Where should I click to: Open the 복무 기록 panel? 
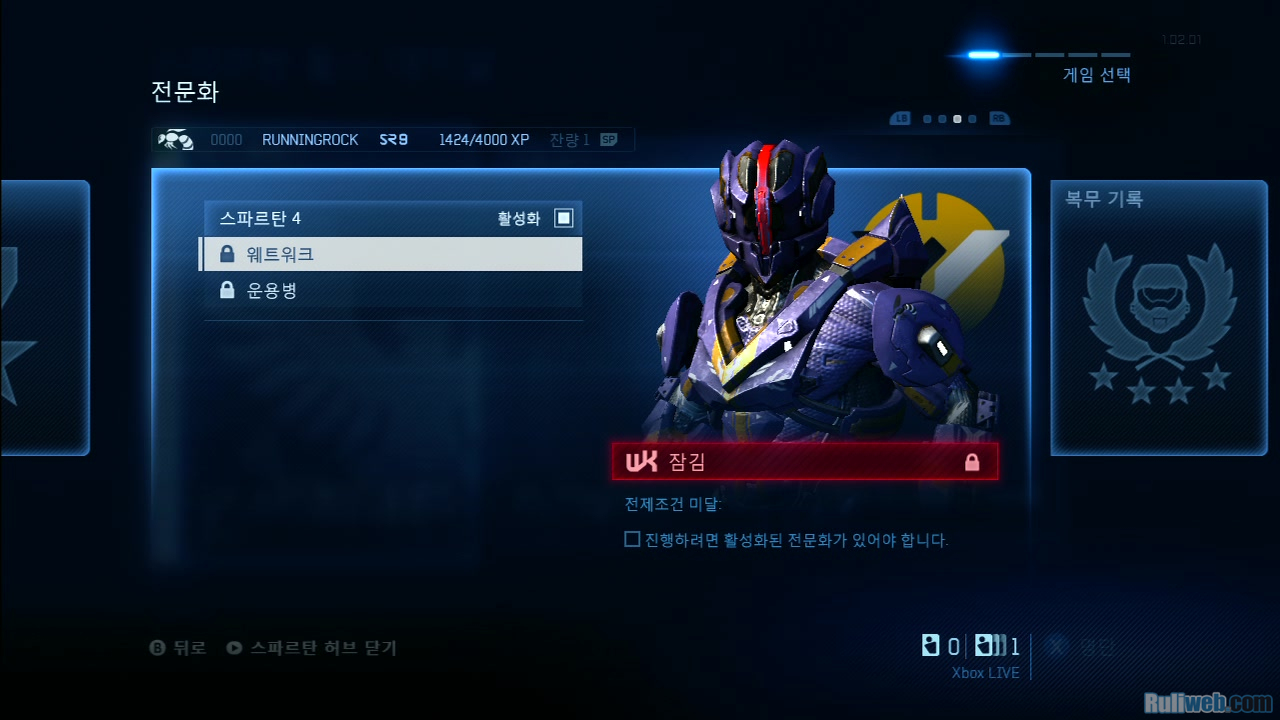[x=1158, y=318]
